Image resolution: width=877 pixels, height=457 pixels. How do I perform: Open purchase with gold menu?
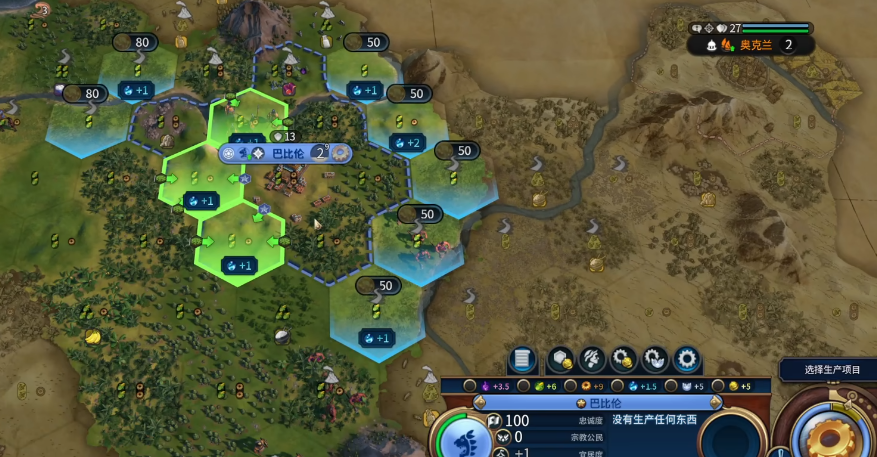(624, 358)
